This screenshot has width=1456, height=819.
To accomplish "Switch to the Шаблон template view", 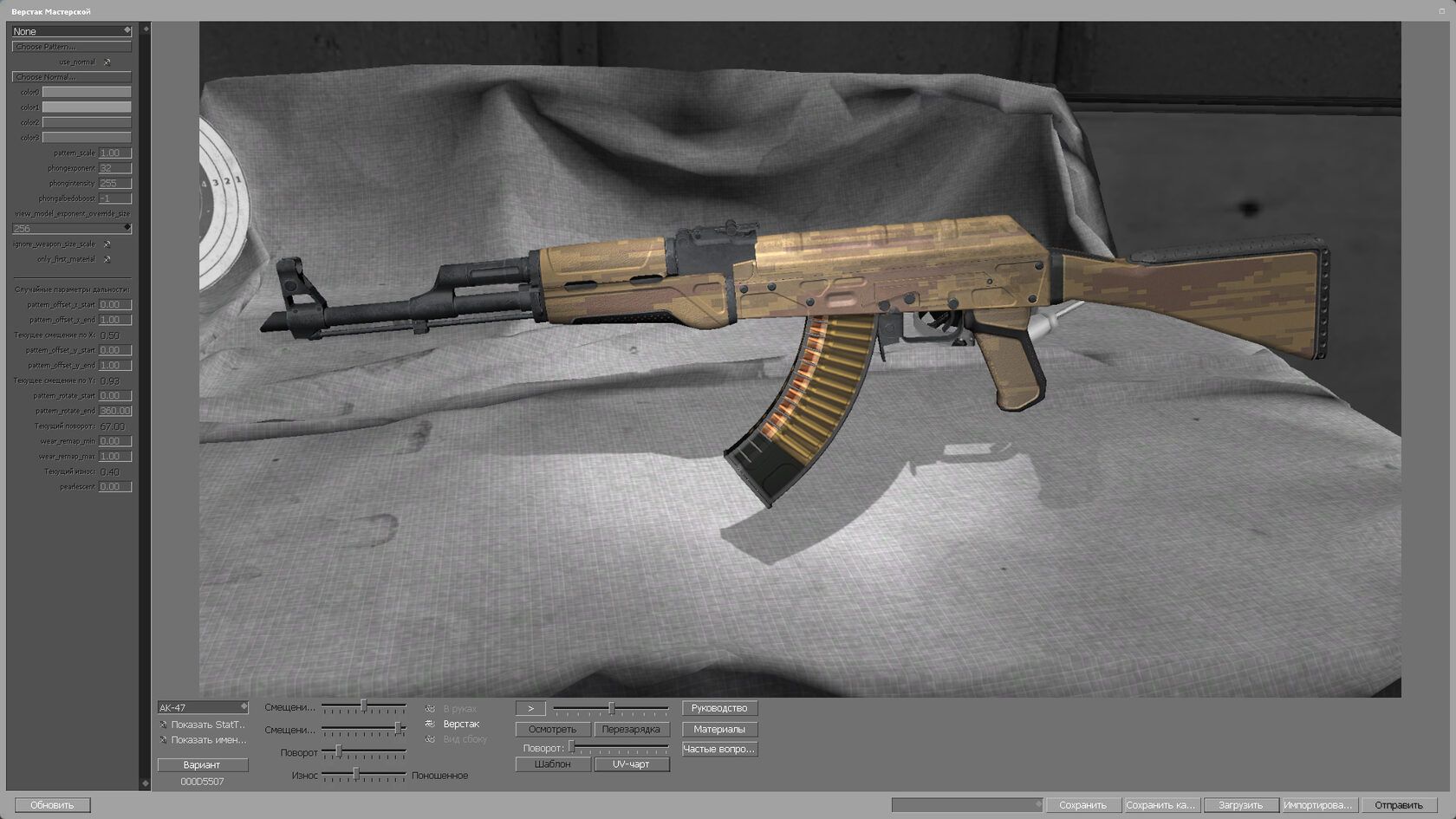I will (x=551, y=764).
